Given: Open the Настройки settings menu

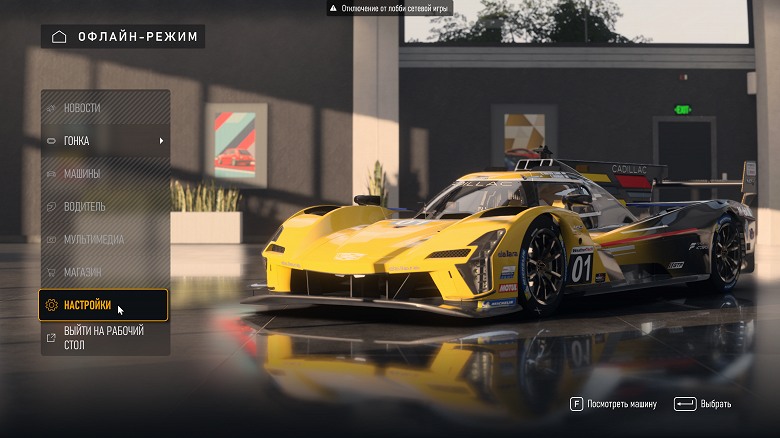Looking at the screenshot, I should pyautogui.click(x=104, y=305).
